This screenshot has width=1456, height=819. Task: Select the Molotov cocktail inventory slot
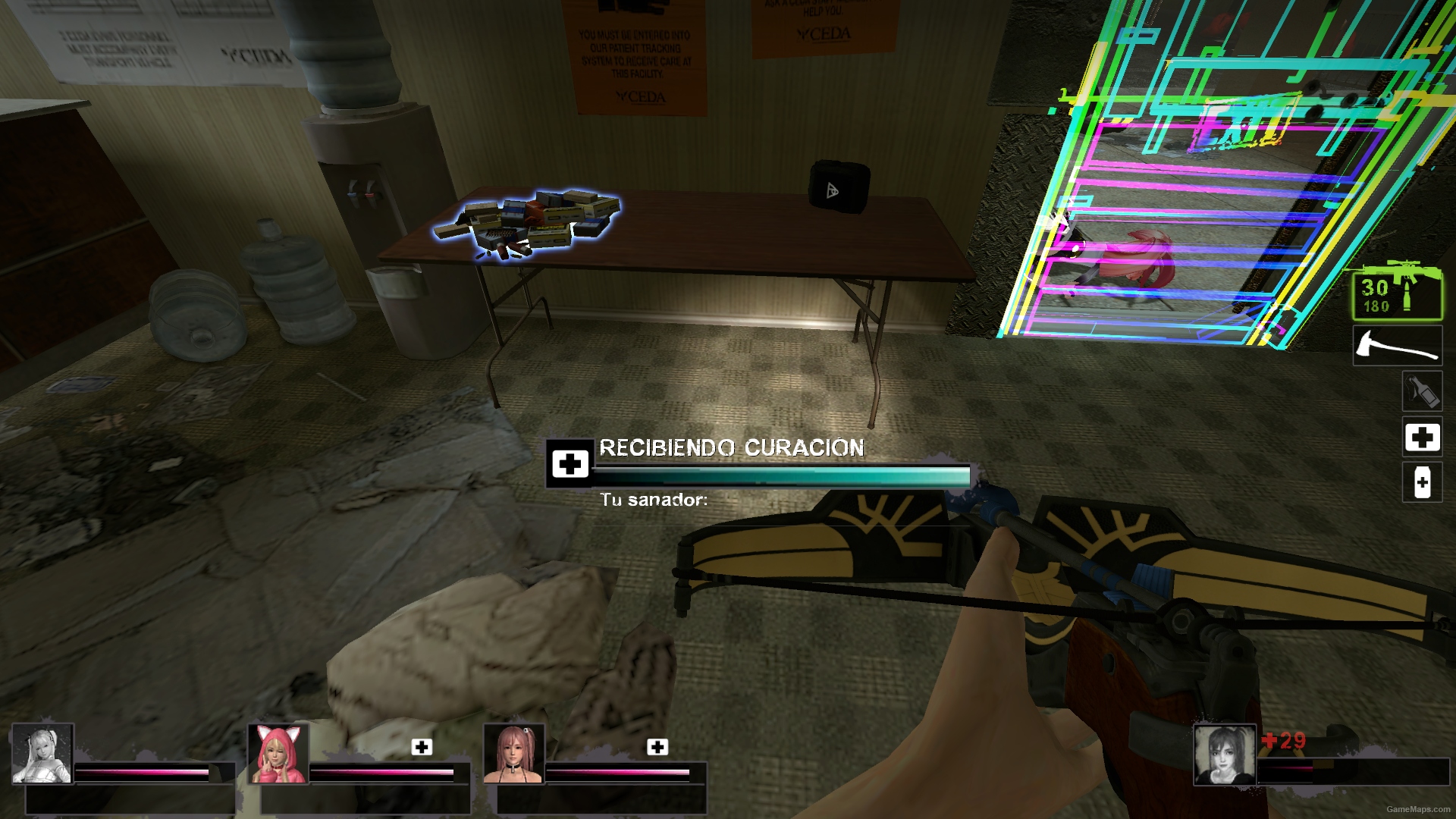click(x=1423, y=392)
